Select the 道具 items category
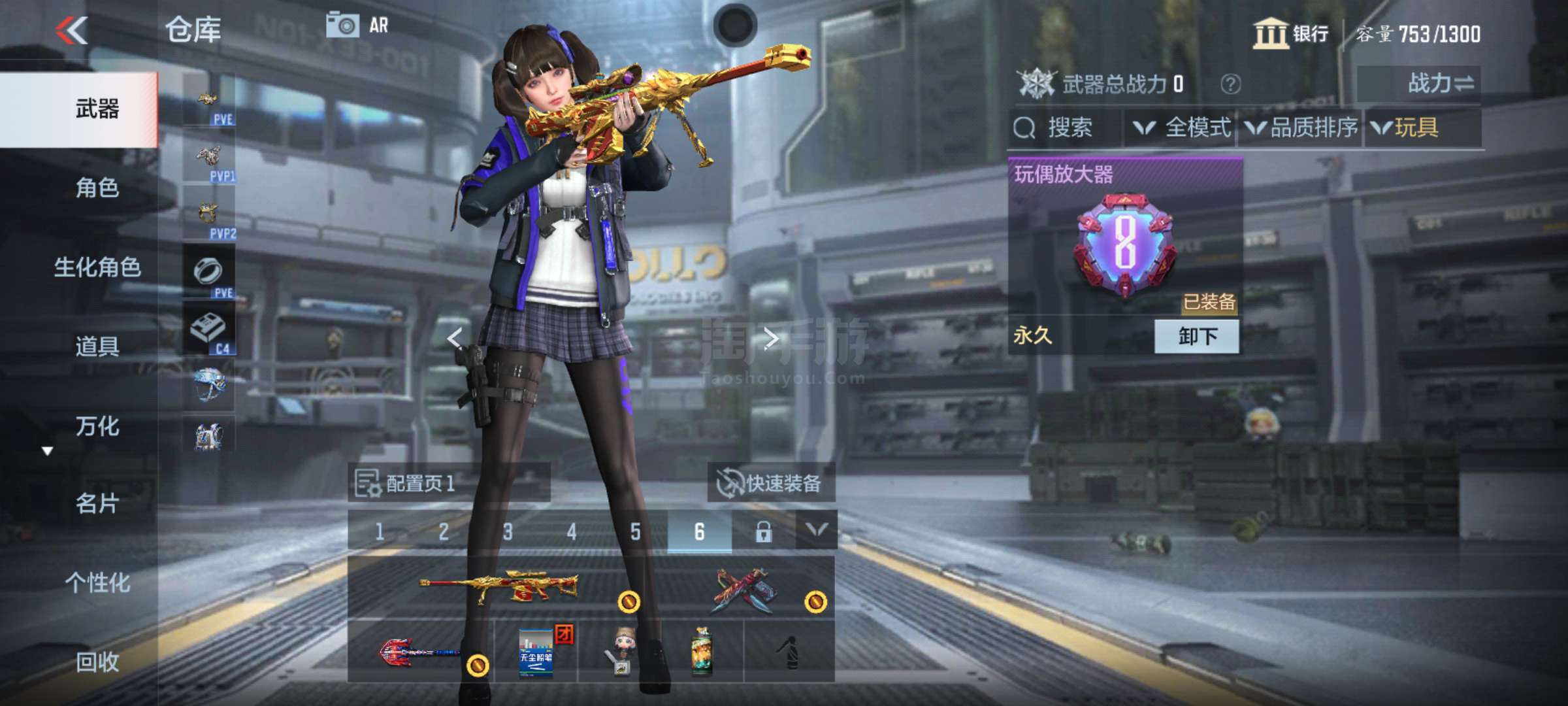The width and height of the screenshot is (1568, 706). [x=97, y=346]
